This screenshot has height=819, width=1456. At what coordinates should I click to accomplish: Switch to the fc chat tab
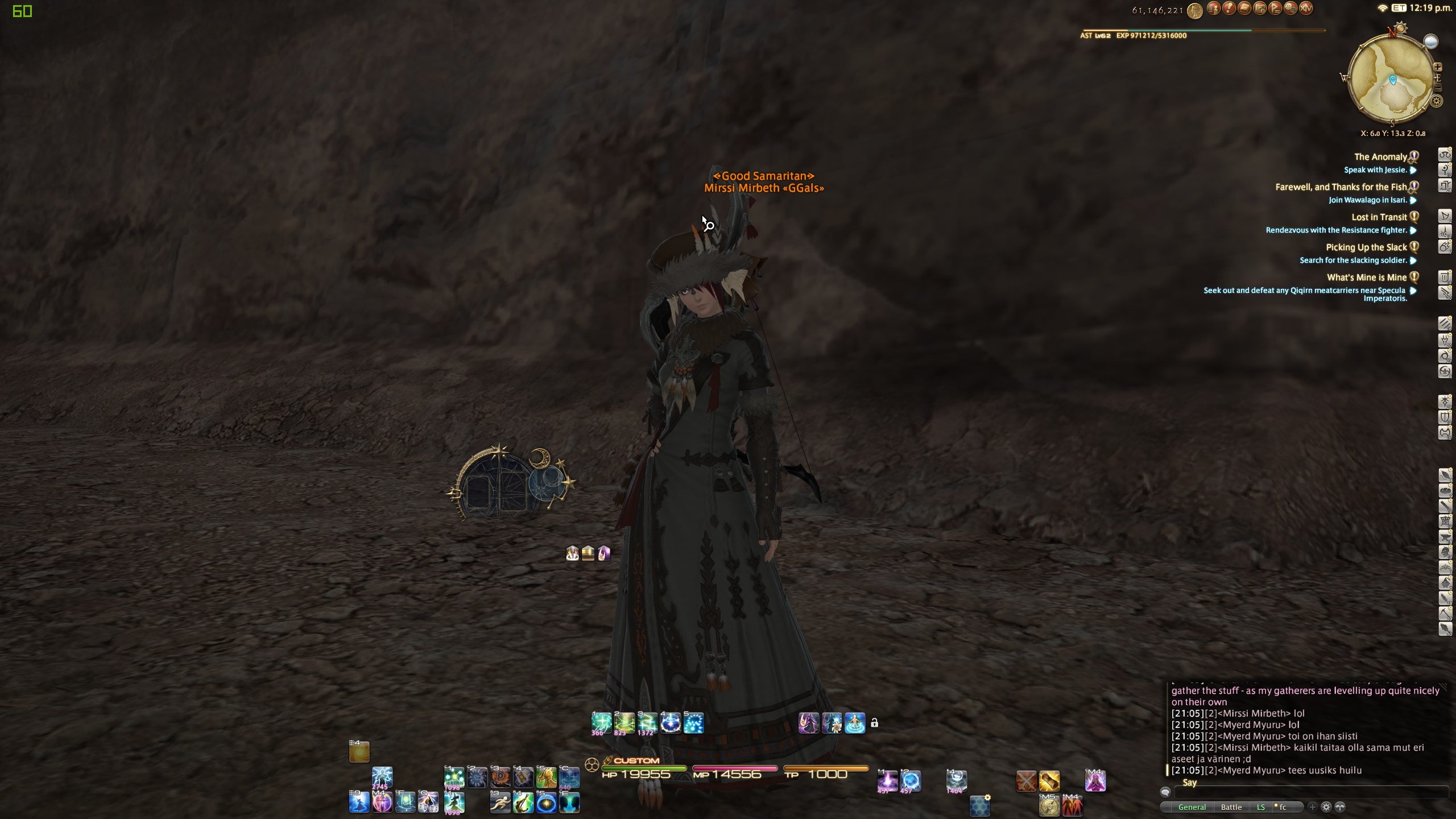1282,807
